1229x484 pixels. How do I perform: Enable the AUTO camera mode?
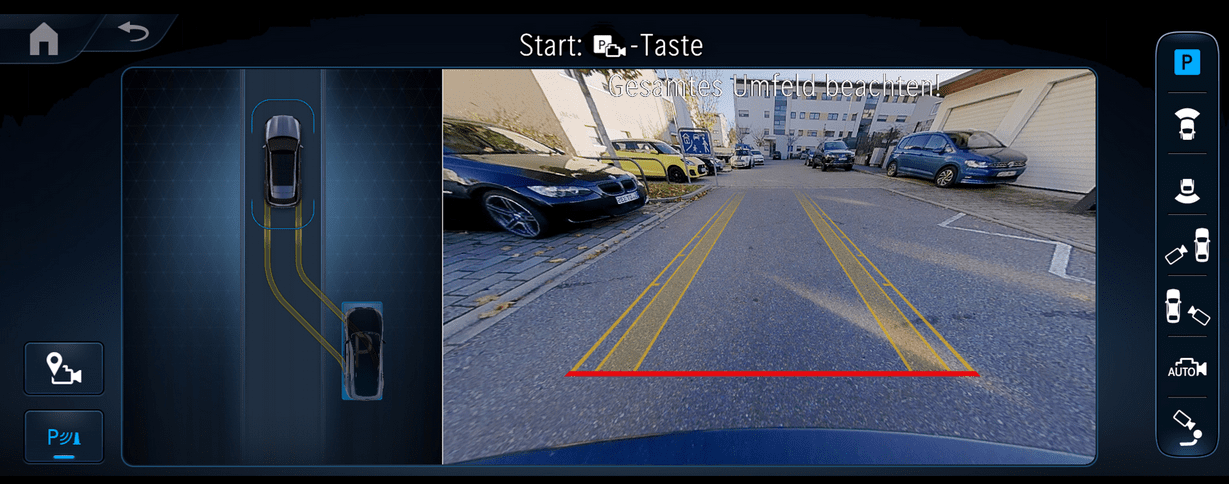pos(1187,367)
